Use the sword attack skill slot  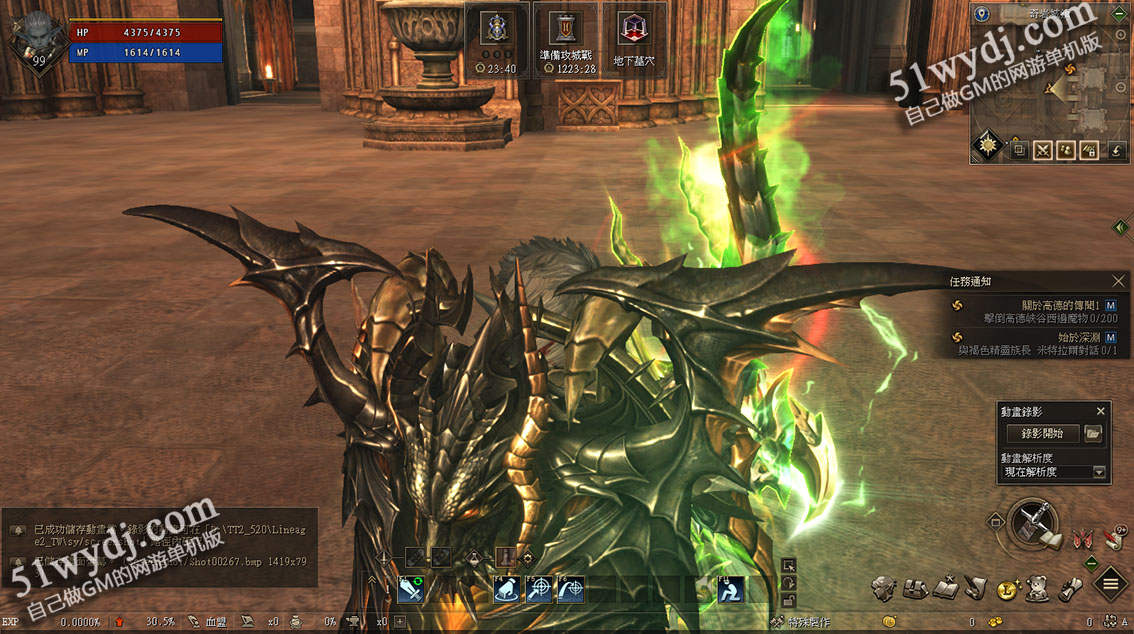coord(411,590)
